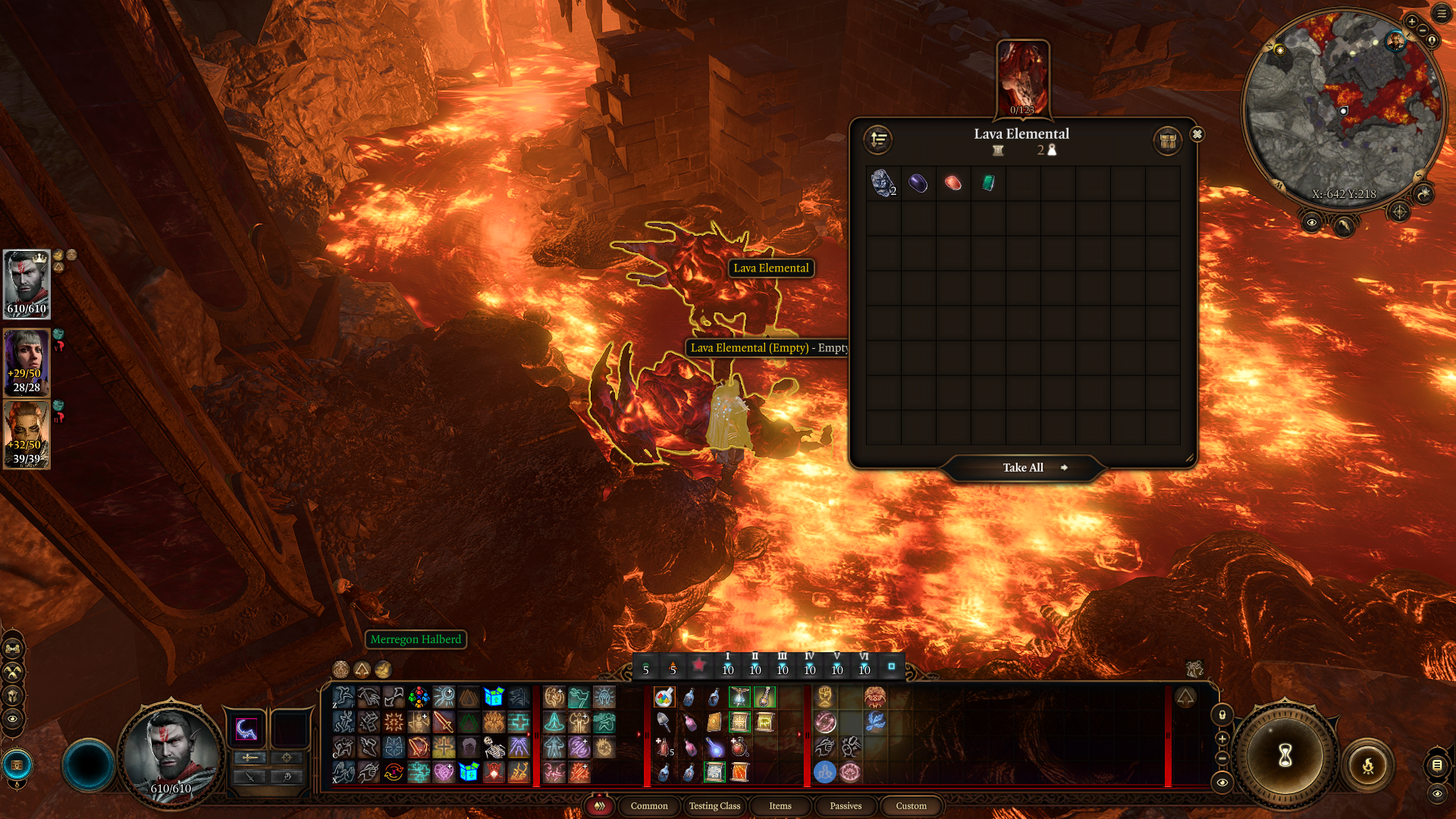Pick up the green emerald gem
This screenshot has width=1456, height=819.
pos(988,183)
